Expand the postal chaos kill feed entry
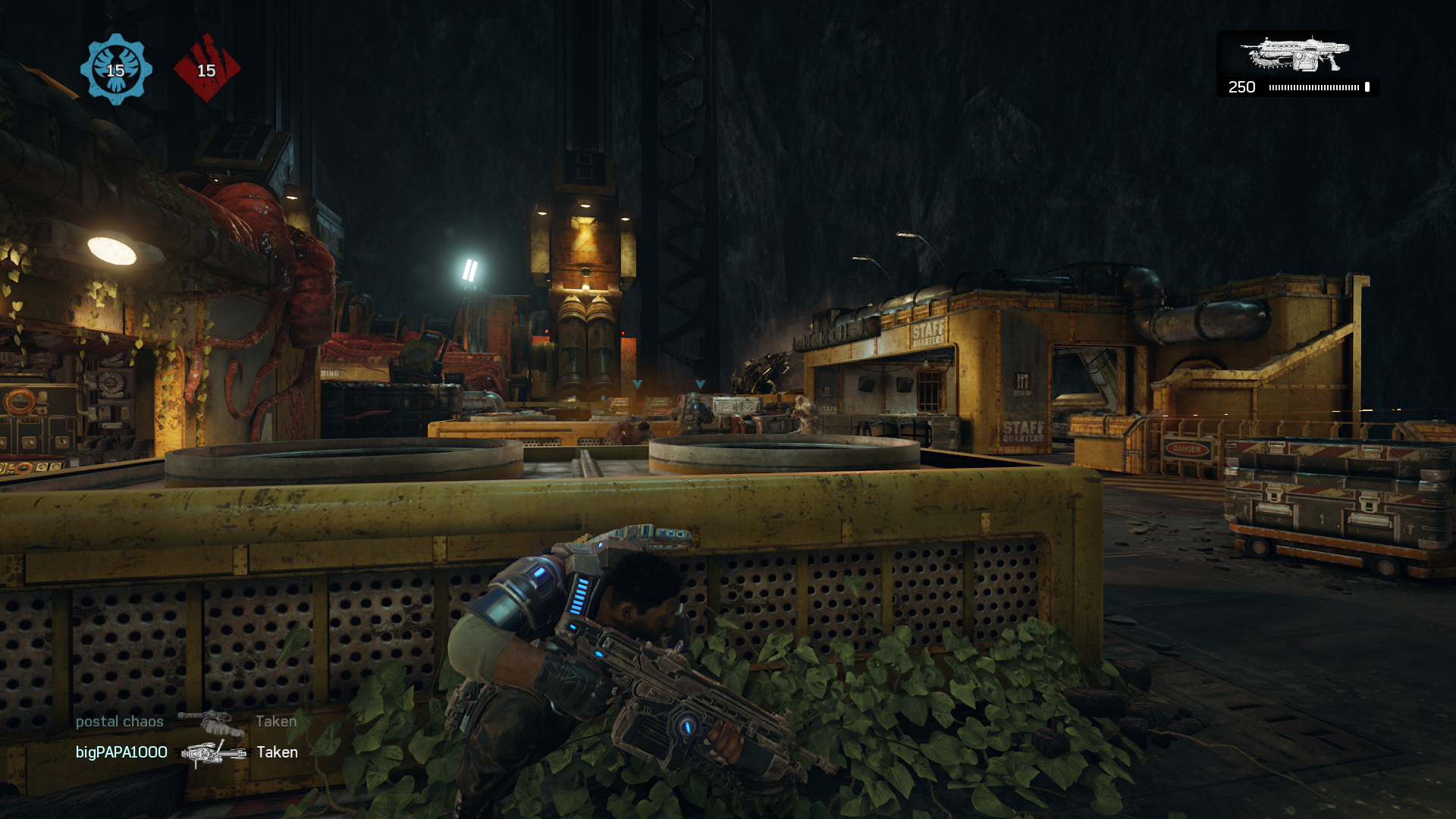1456x819 pixels. (x=119, y=721)
